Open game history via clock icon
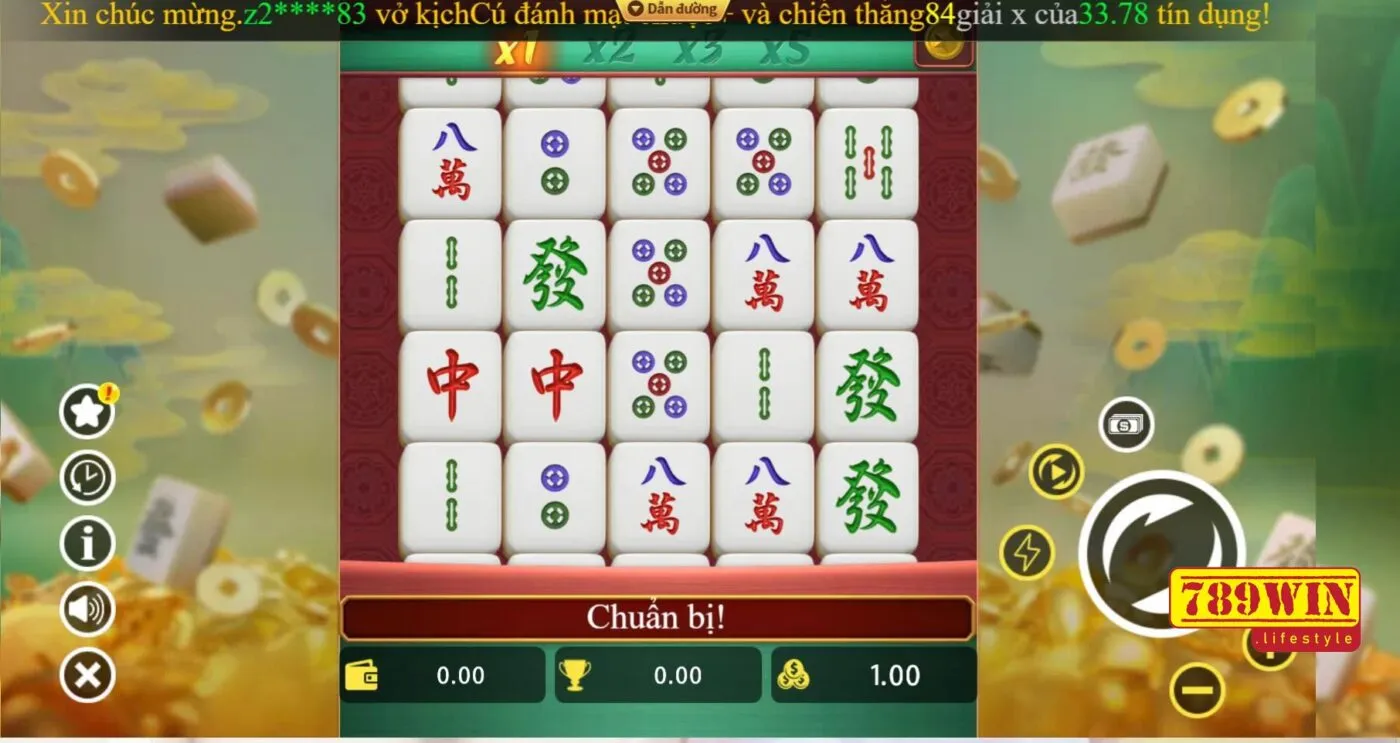This screenshot has width=1400, height=743. [x=86, y=477]
